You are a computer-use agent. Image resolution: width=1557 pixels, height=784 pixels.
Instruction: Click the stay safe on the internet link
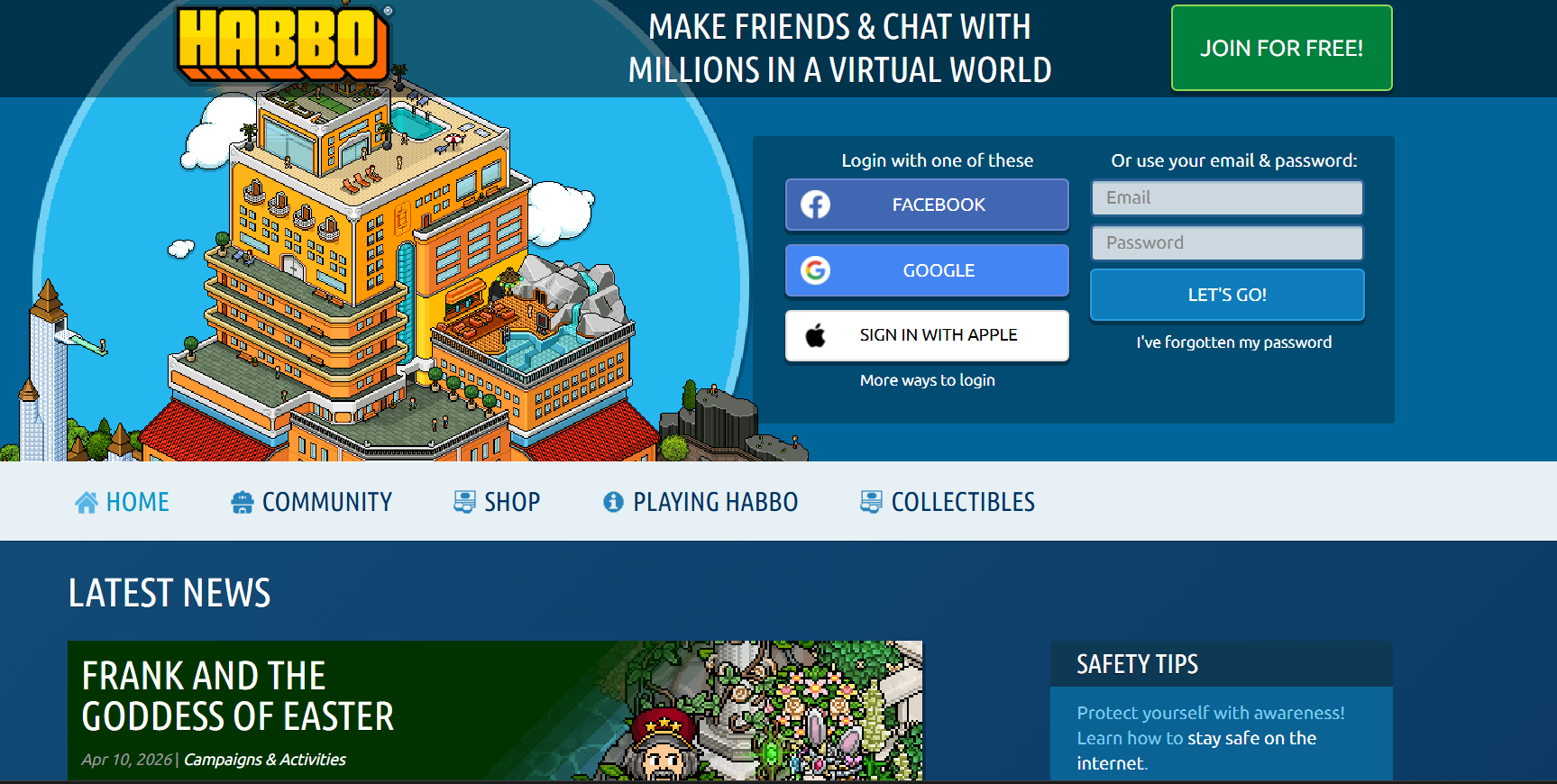pyautogui.click(x=1251, y=737)
